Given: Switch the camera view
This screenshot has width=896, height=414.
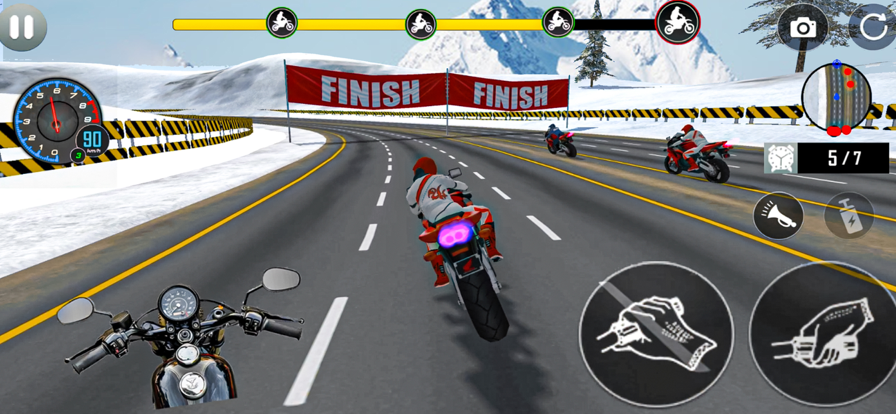Looking at the screenshot, I should pos(803,28).
